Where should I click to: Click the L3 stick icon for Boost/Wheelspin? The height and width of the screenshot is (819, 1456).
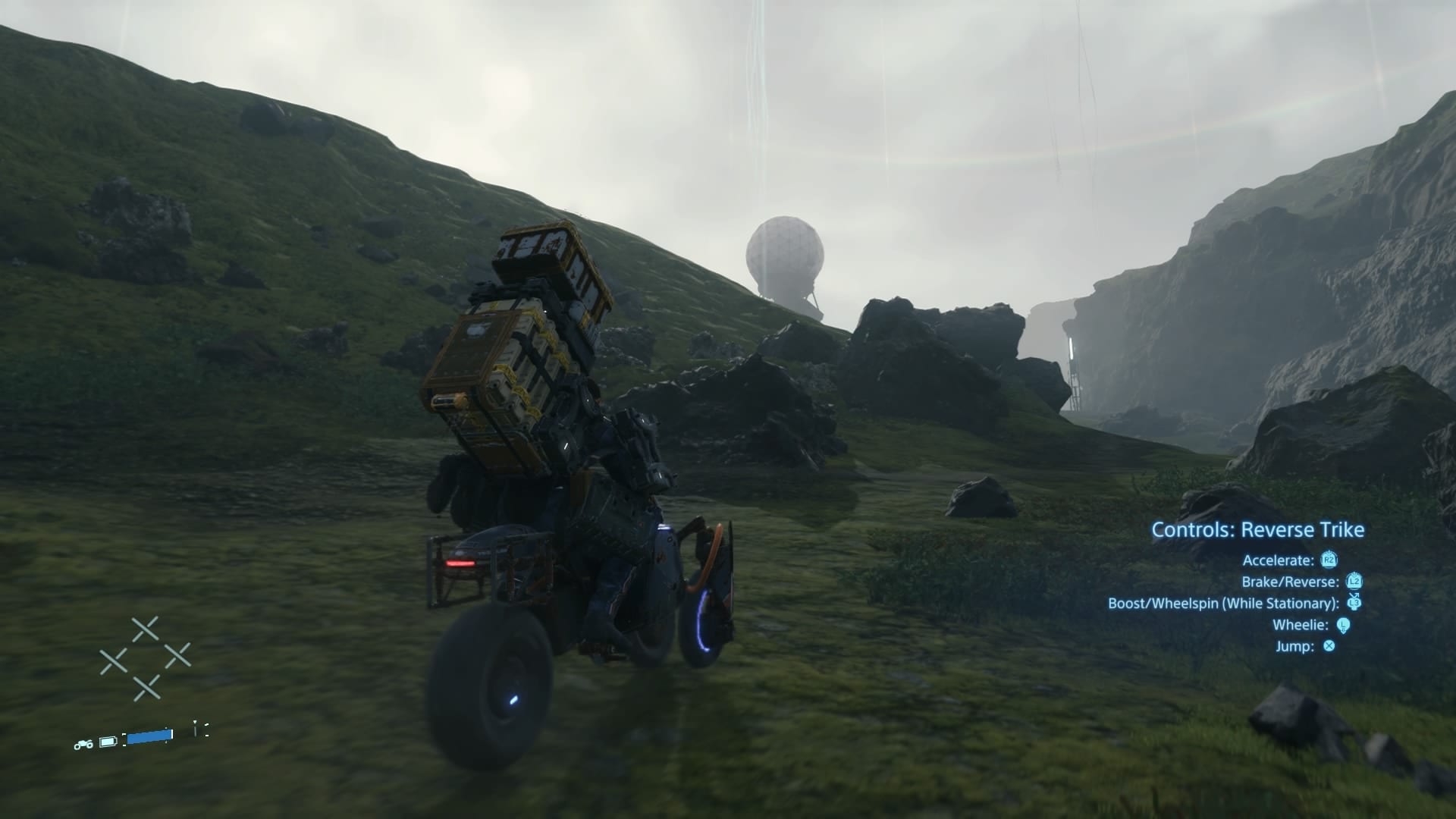click(1354, 603)
